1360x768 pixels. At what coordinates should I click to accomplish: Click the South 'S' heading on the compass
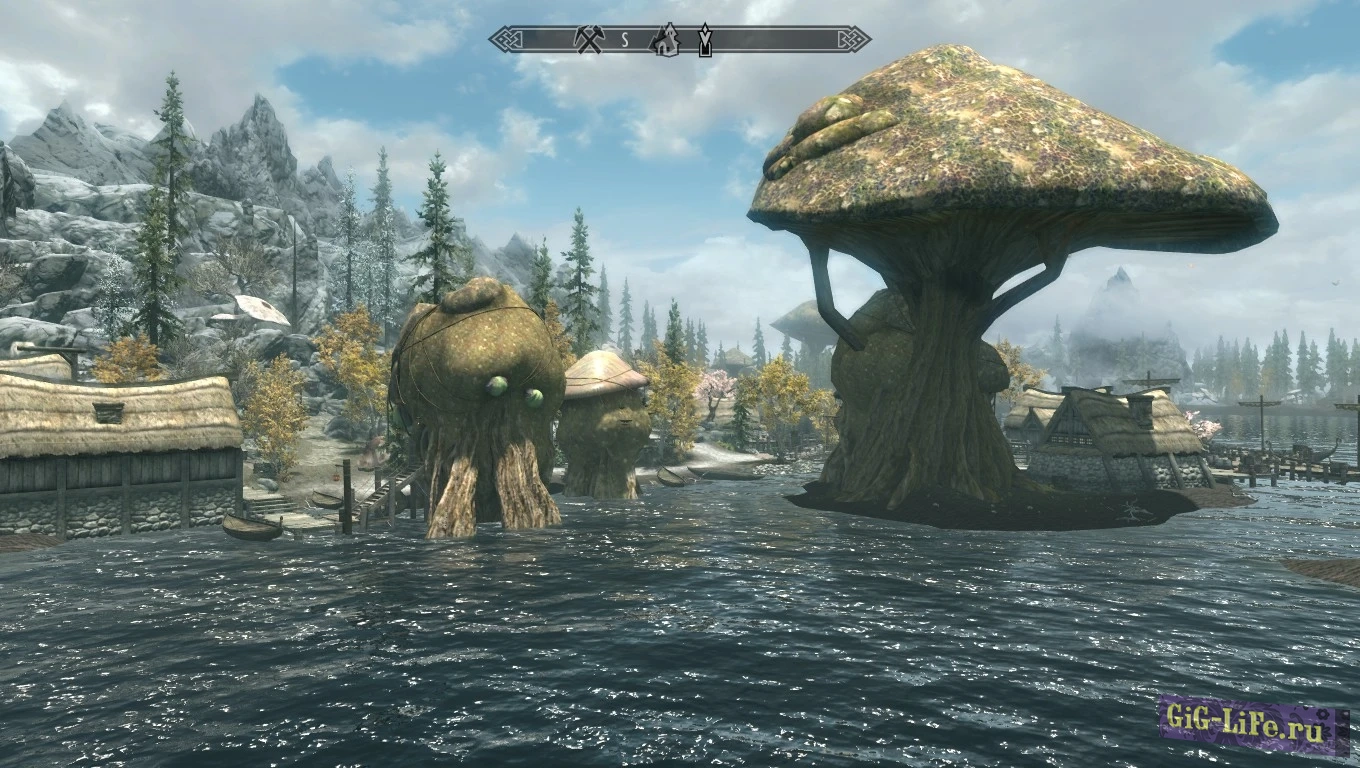625,41
